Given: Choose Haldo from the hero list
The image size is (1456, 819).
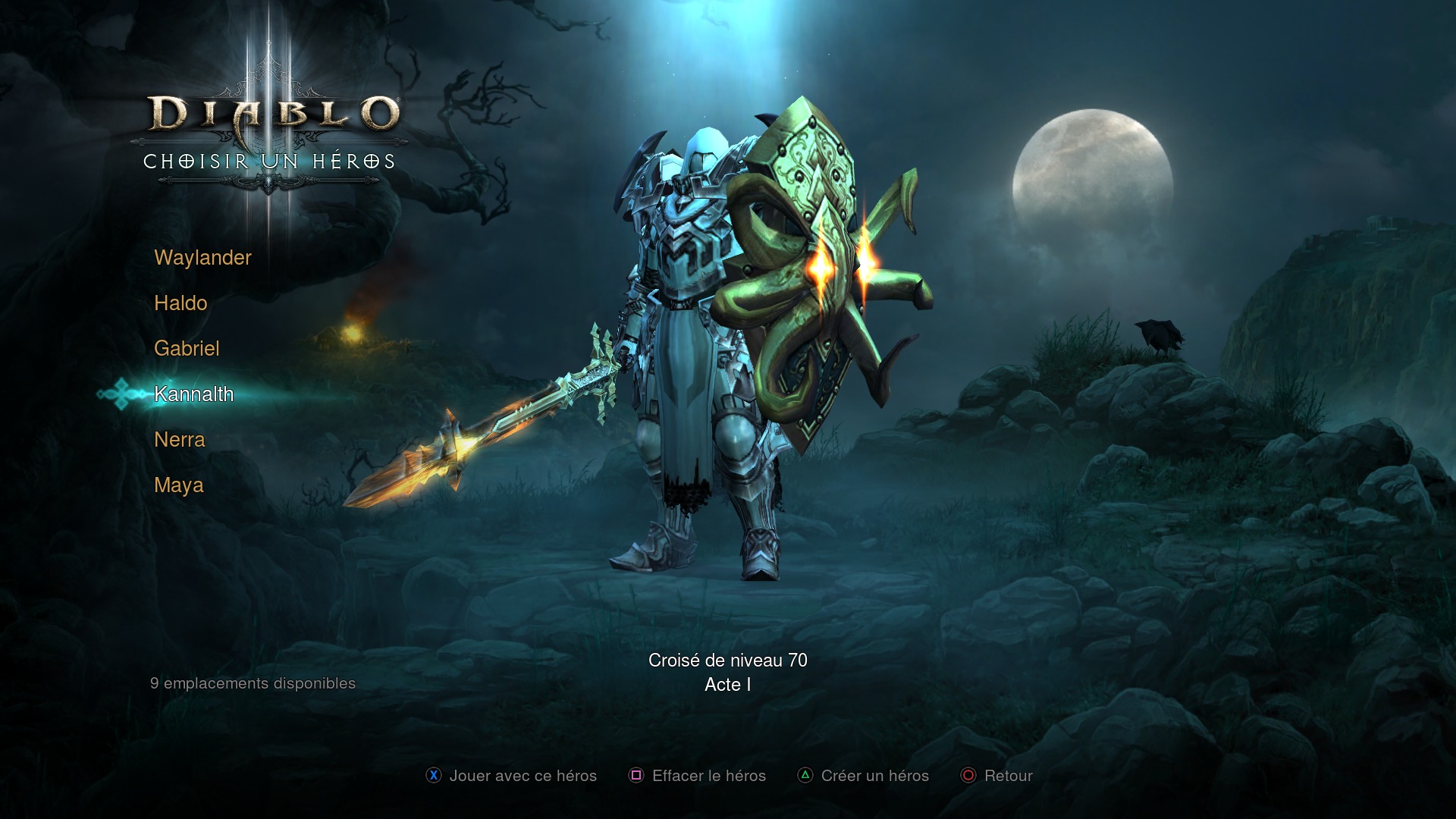Looking at the screenshot, I should pos(180,303).
